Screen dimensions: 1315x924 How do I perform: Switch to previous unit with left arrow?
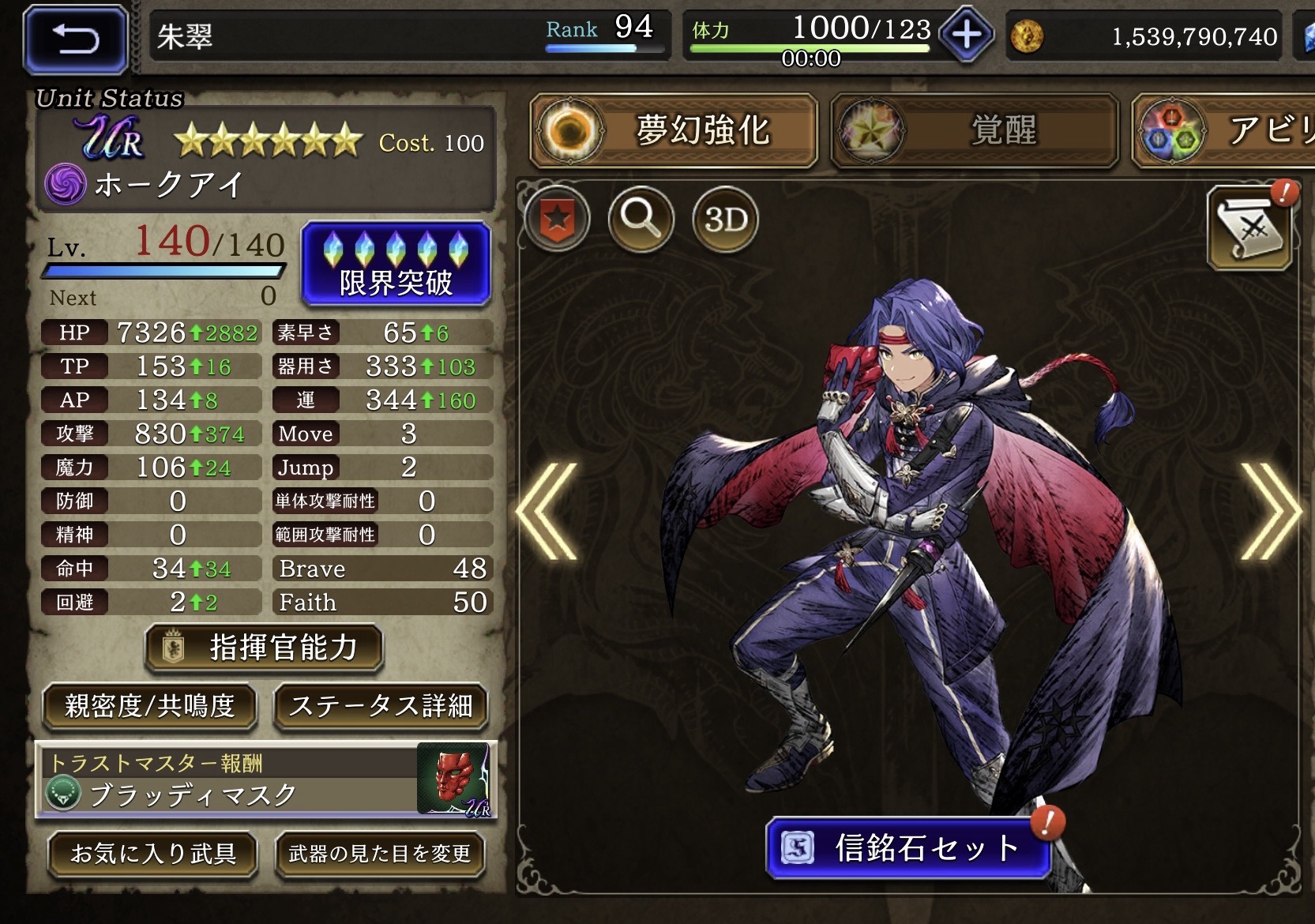click(547, 512)
